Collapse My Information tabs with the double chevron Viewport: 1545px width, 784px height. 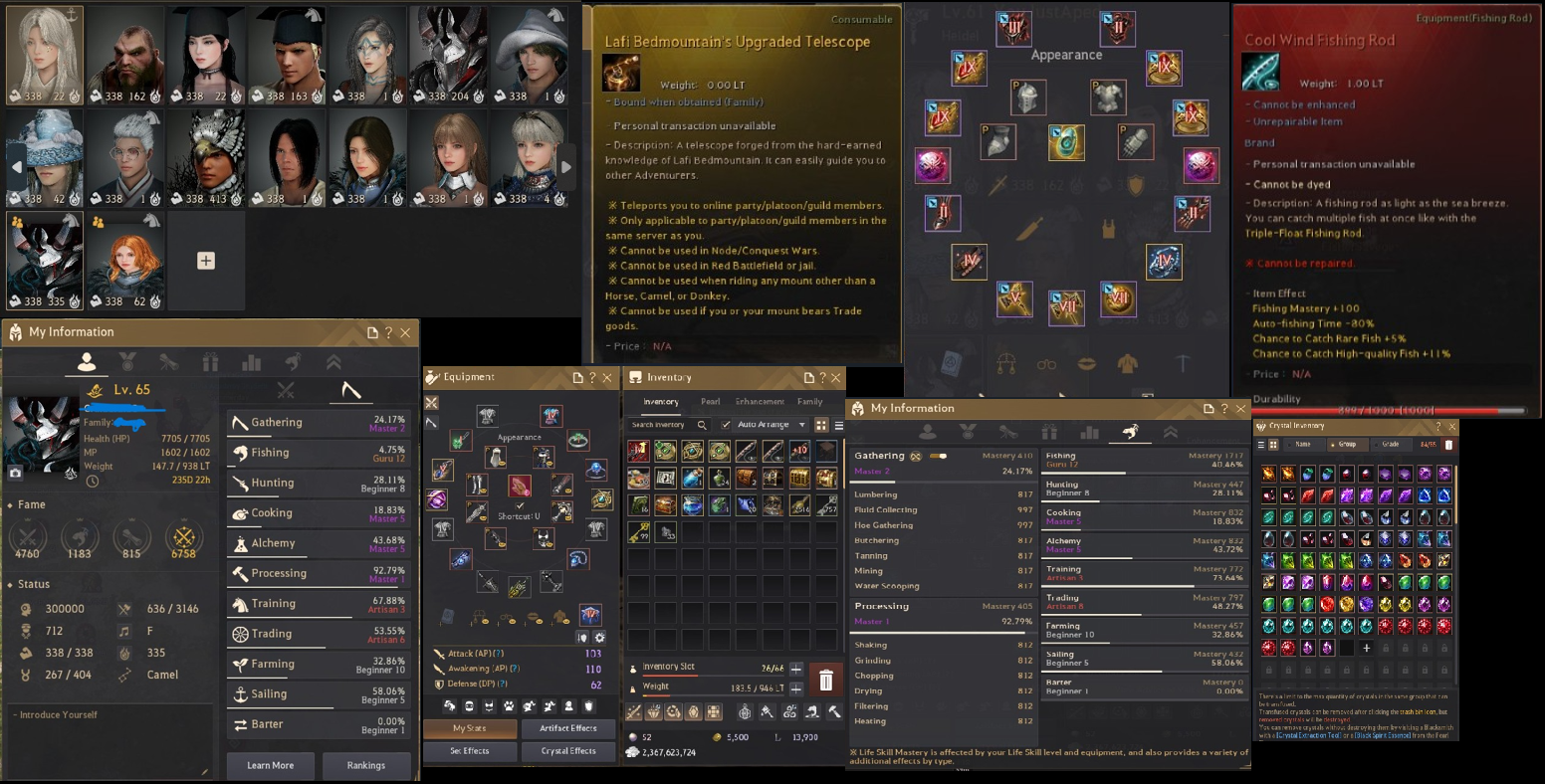pyautogui.click(x=333, y=363)
